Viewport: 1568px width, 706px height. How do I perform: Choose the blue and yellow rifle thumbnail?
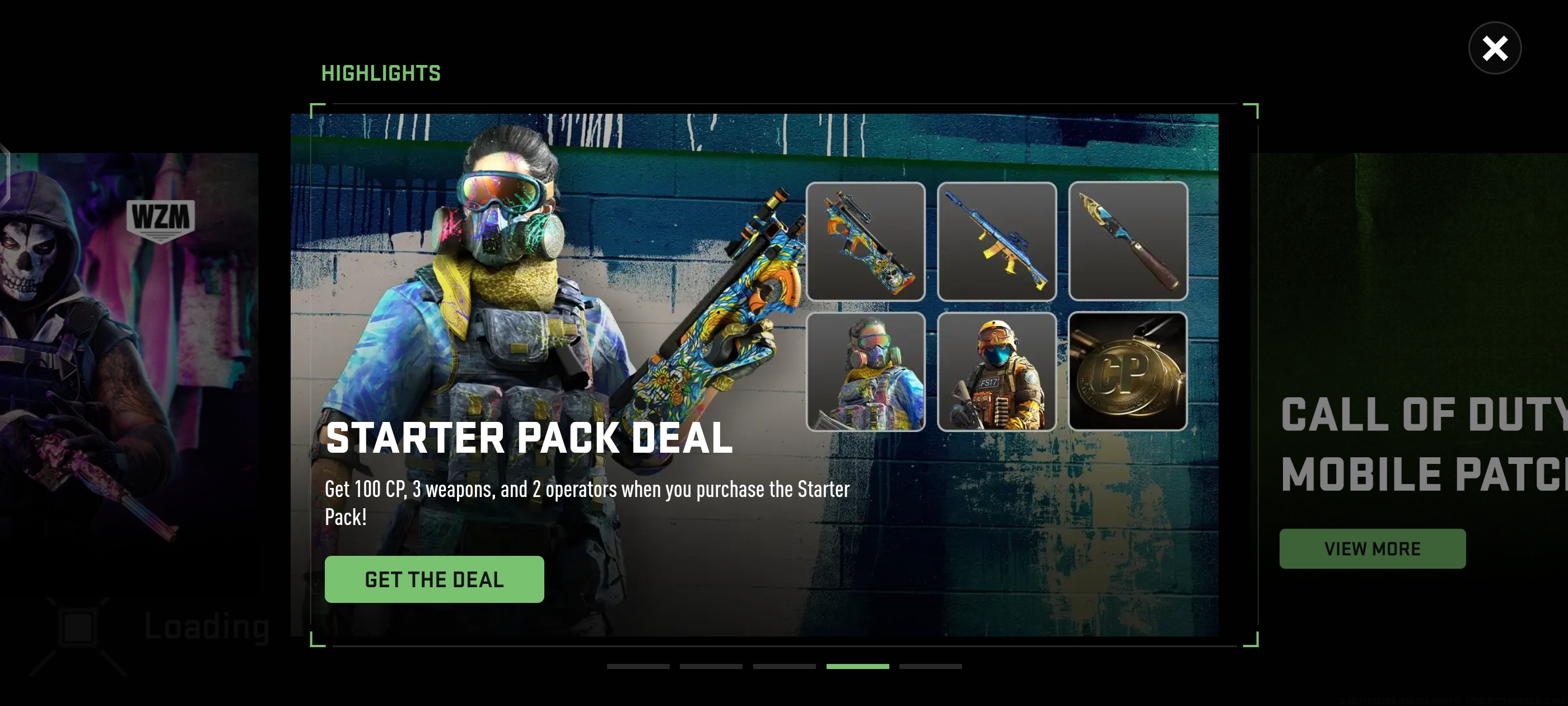point(996,241)
